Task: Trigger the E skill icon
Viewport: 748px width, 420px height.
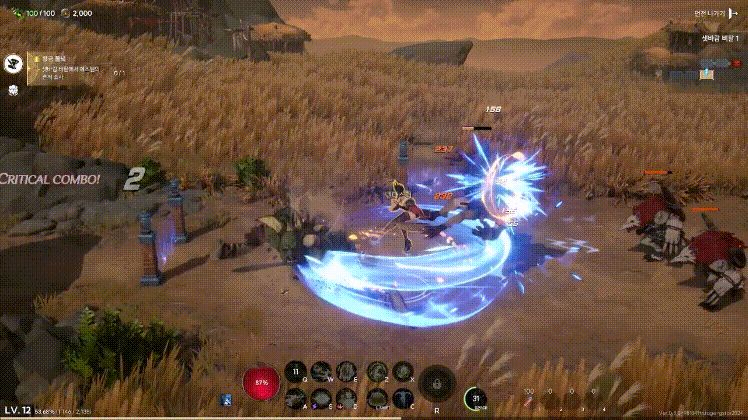Action: click(x=346, y=372)
